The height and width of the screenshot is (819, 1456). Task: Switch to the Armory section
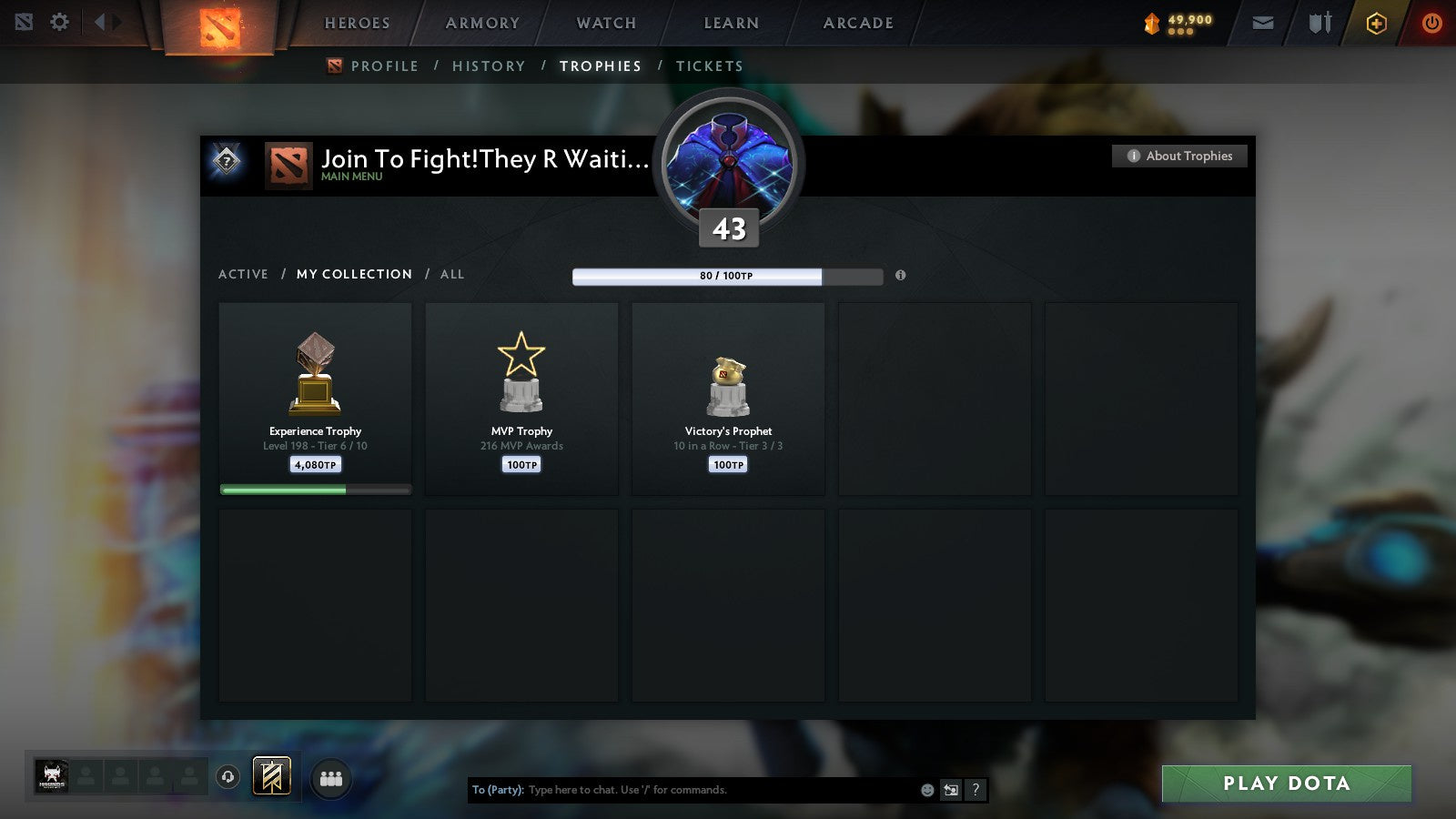coord(481,24)
